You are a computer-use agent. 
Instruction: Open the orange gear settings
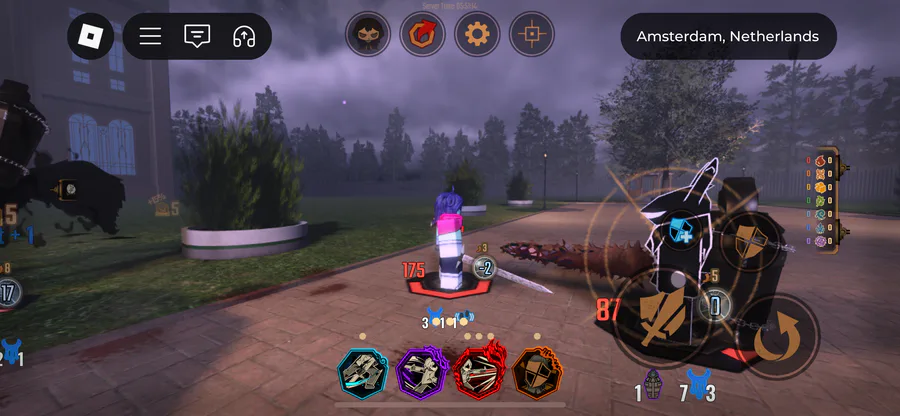pos(477,36)
